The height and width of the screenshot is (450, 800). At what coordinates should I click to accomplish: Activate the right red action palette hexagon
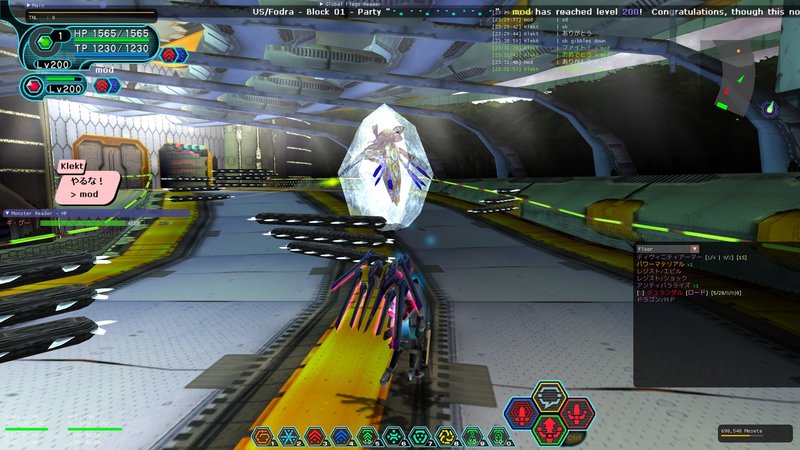click(577, 412)
